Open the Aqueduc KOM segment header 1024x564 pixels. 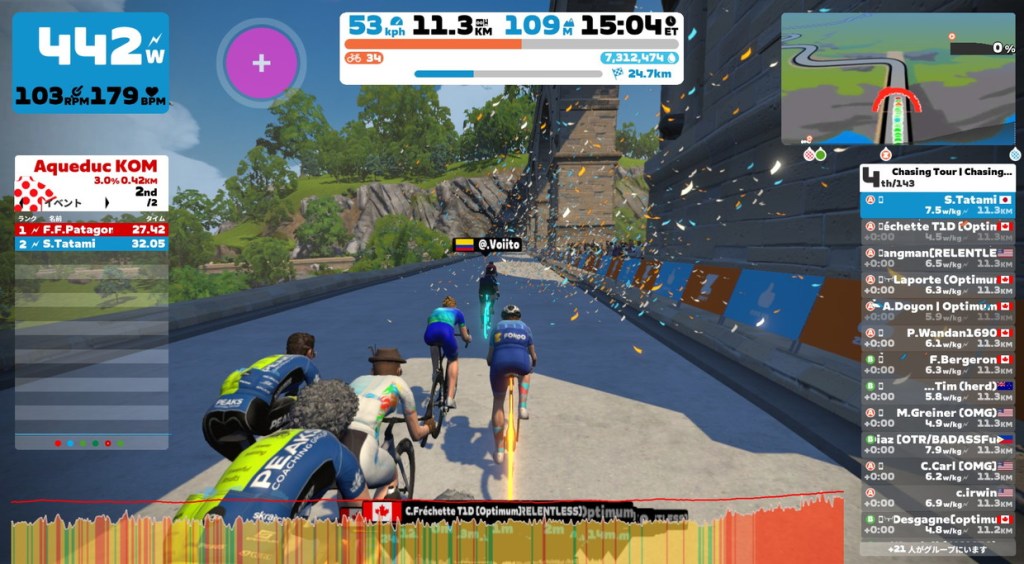click(x=91, y=173)
